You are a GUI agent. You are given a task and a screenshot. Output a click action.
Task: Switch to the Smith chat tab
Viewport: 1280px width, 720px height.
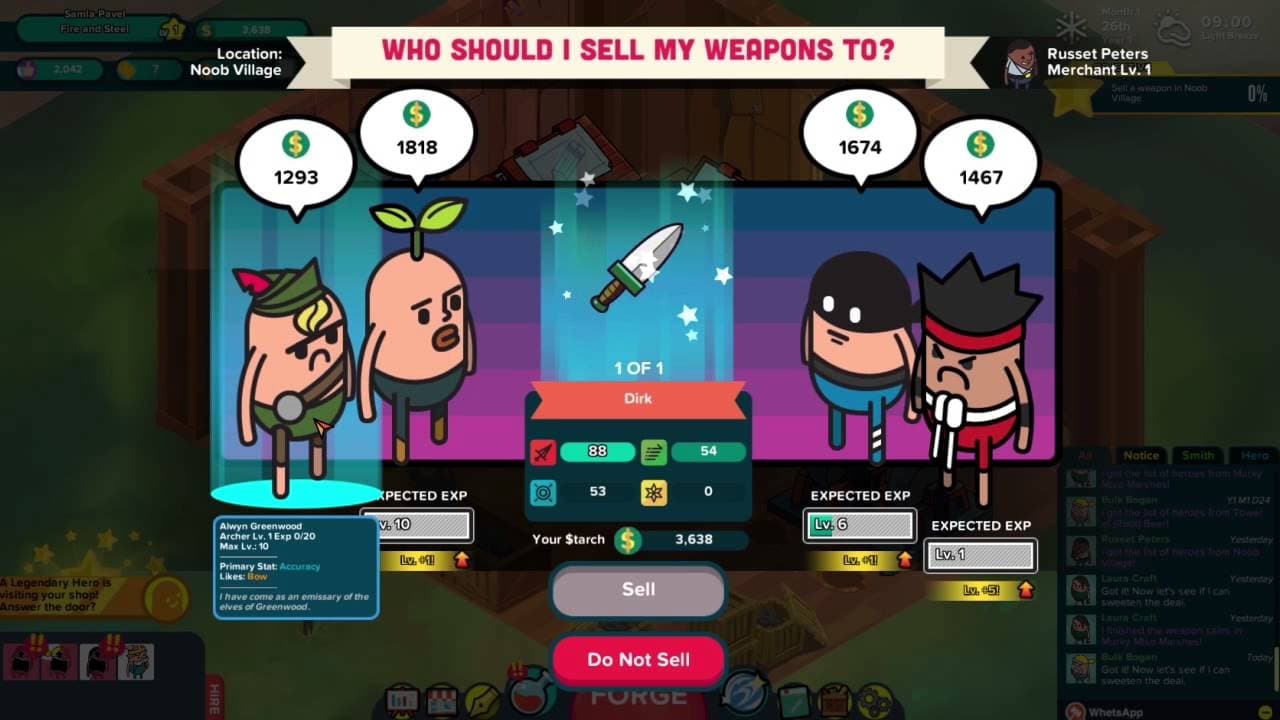tap(1199, 455)
